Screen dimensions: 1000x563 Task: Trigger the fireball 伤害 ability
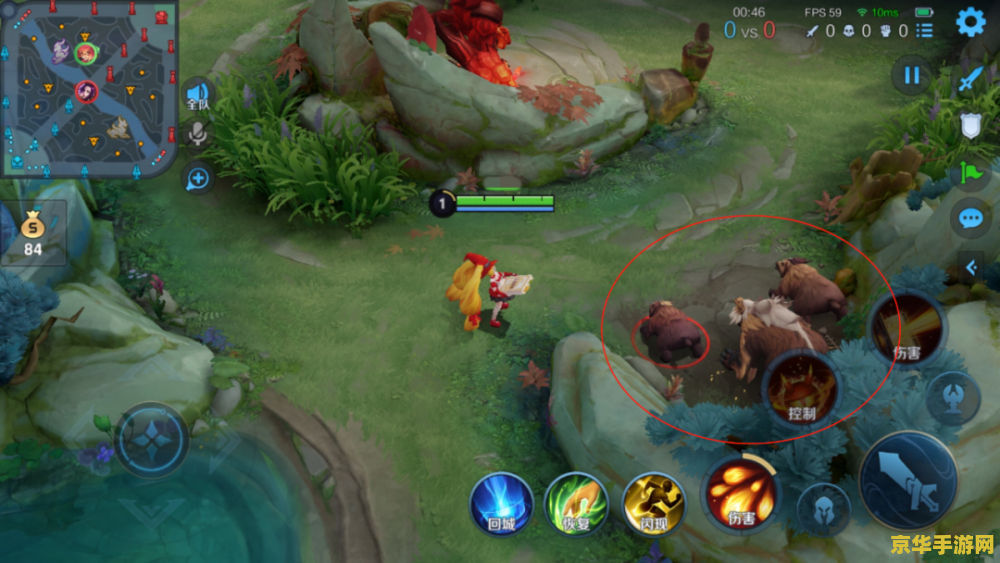(x=742, y=492)
